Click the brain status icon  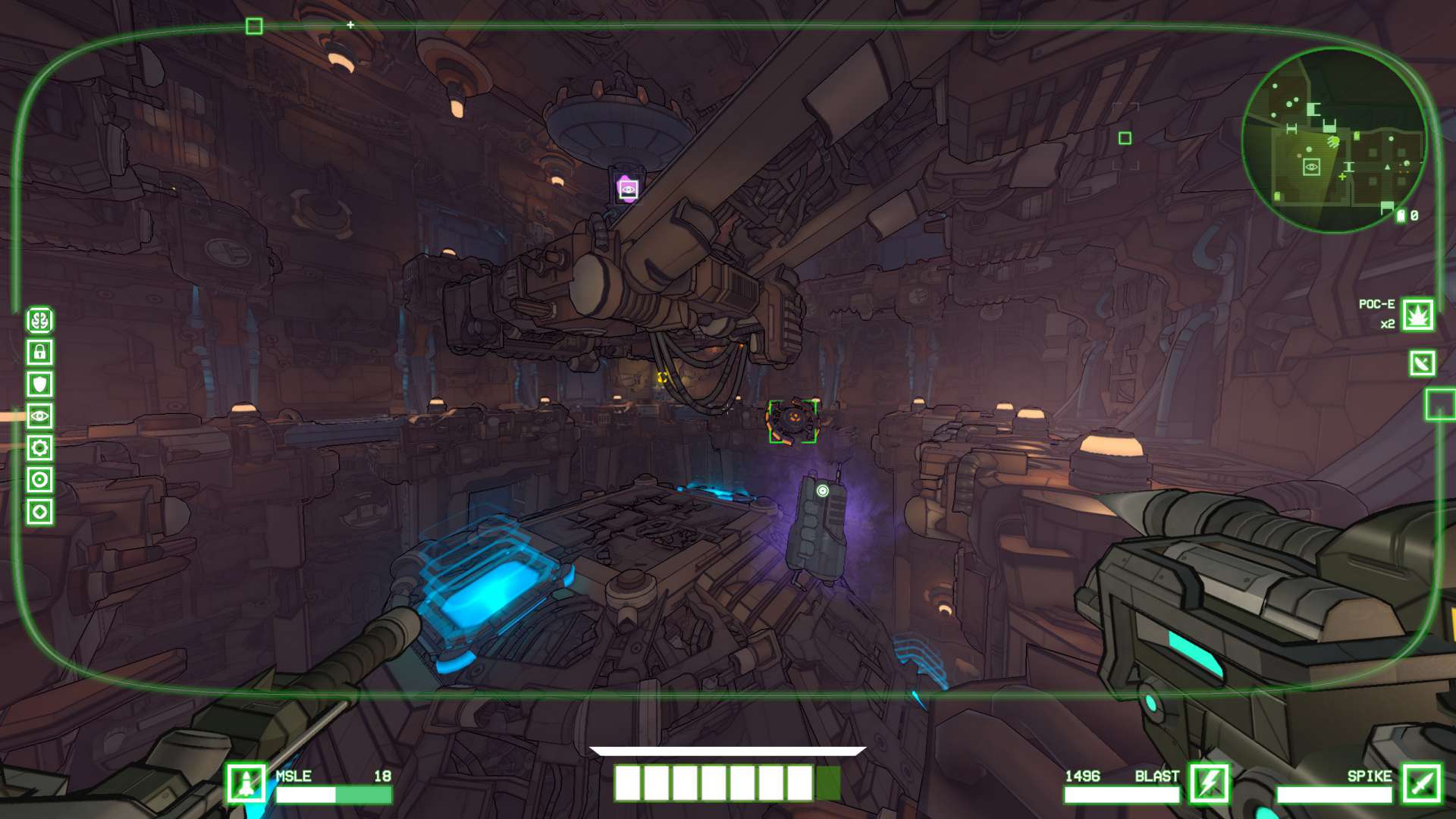pos(40,320)
